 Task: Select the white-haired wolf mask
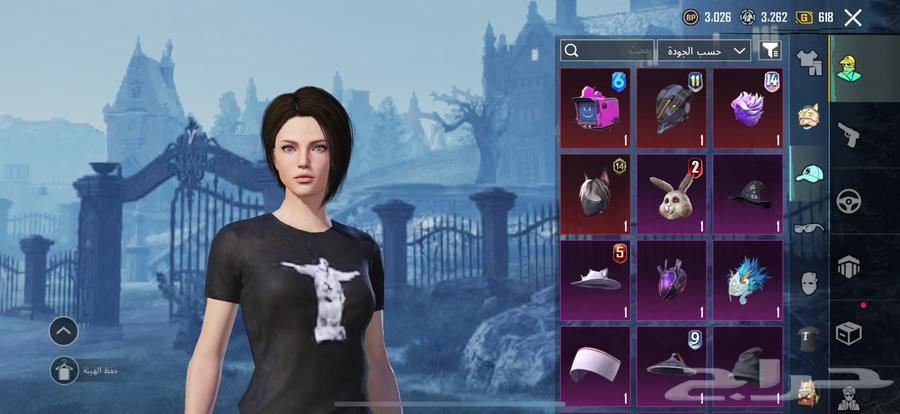(595, 193)
